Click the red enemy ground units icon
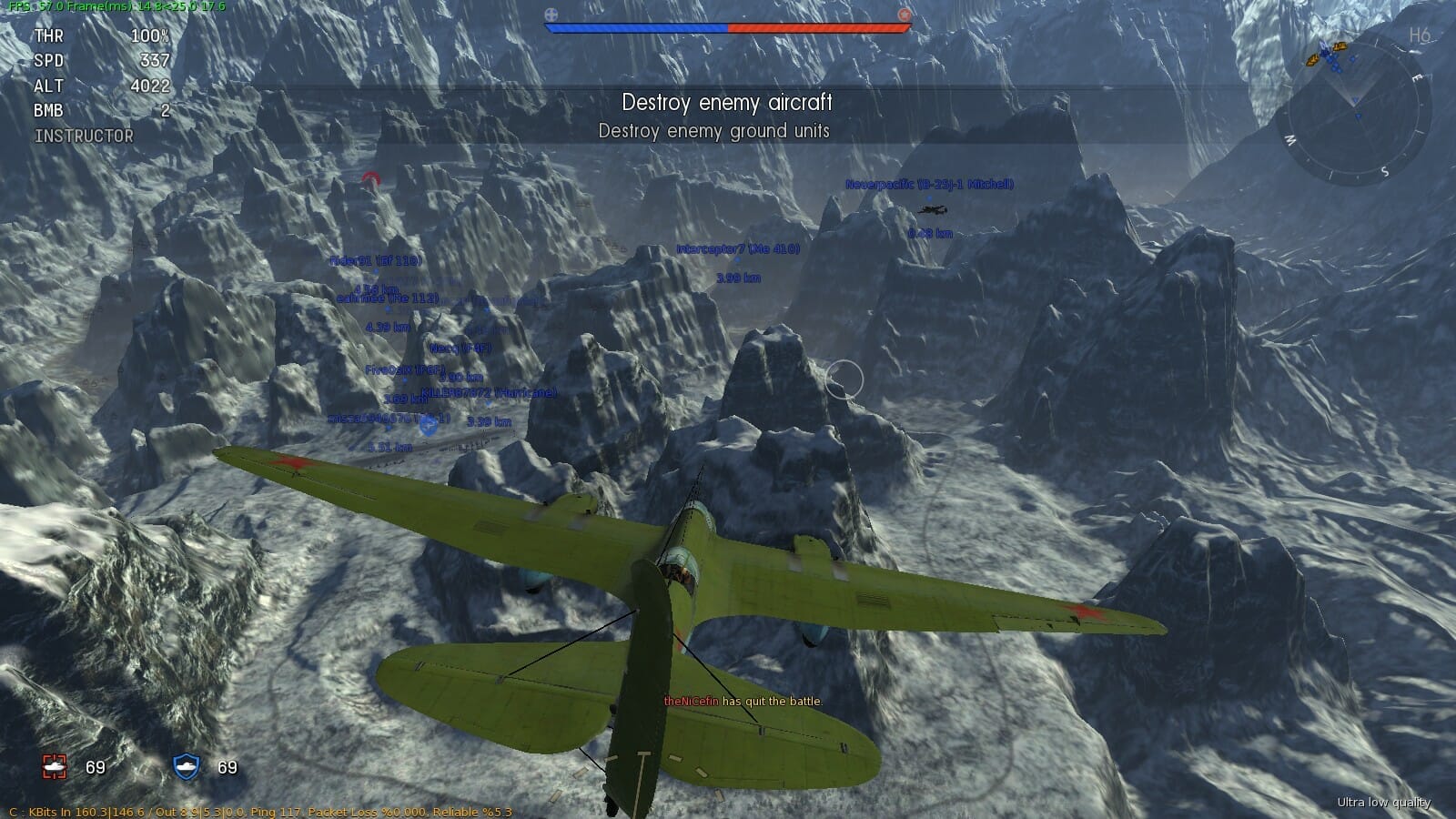Screen dimensions: 1456x819 tap(55, 767)
